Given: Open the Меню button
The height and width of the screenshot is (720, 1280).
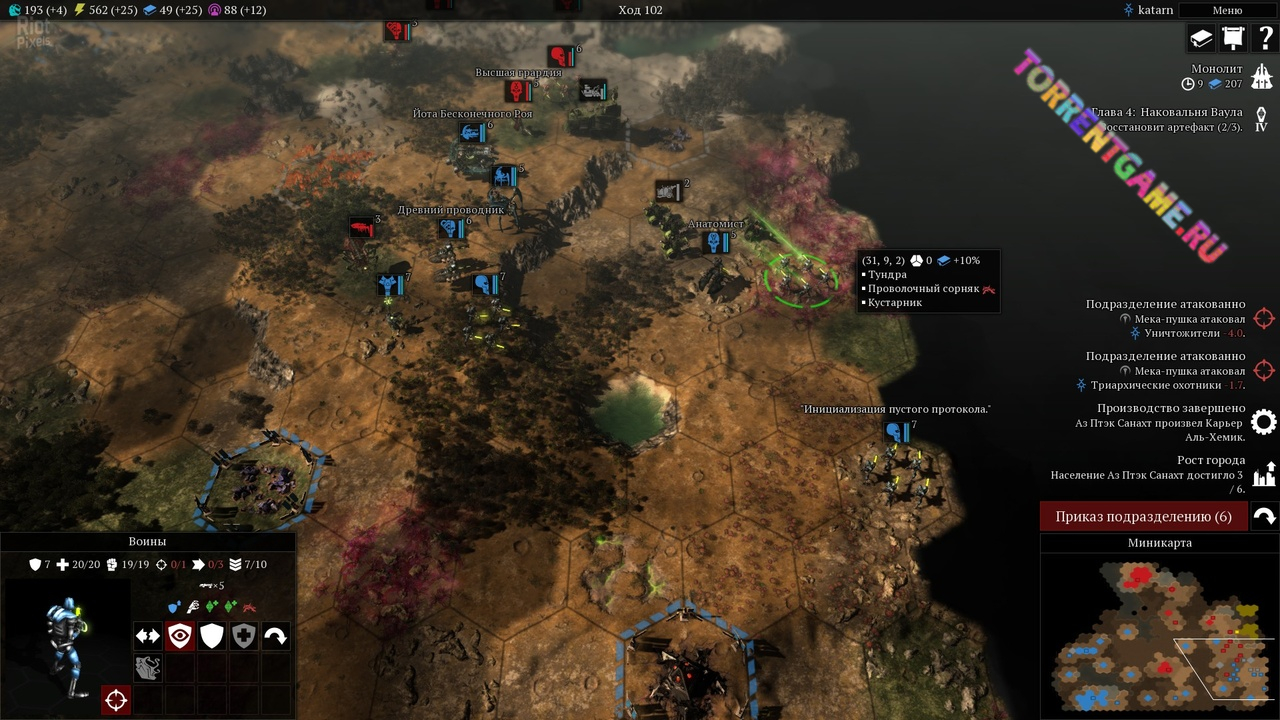Looking at the screenshot, I should tap(1227, 10).
